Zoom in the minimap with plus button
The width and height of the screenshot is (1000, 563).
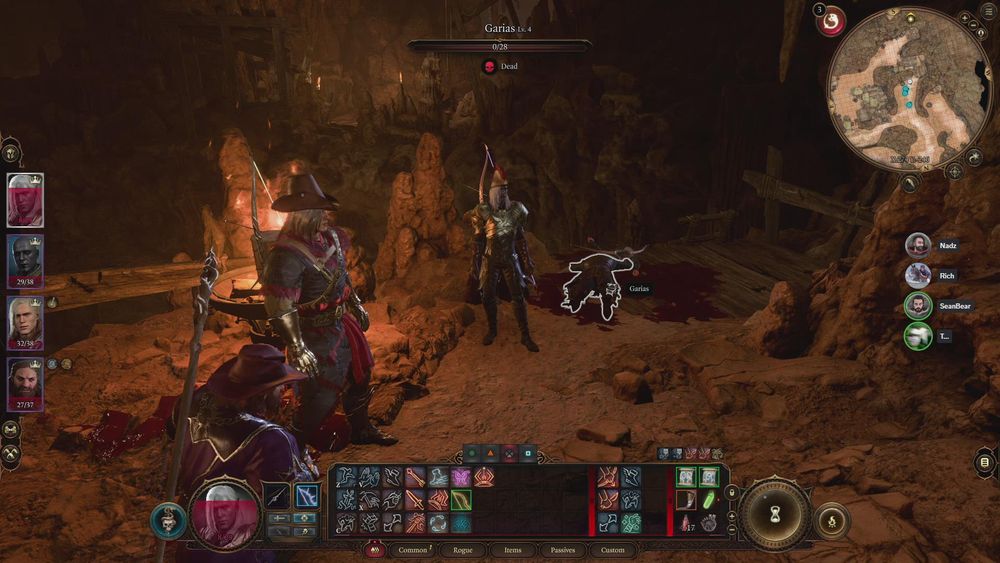tap(963, 20)
